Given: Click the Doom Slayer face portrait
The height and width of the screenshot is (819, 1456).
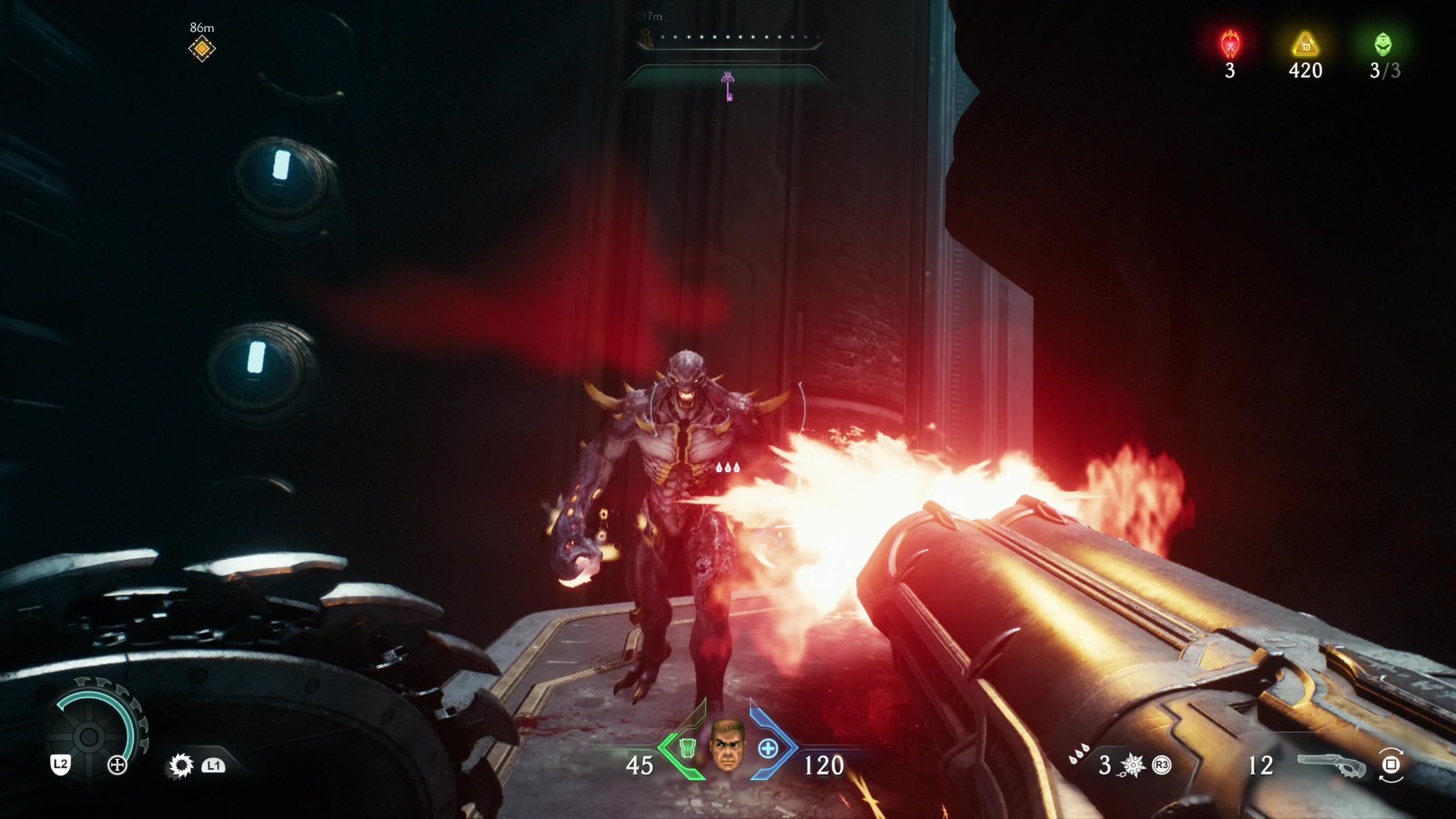Looking at the screenshot, I should tap(727, 746).
